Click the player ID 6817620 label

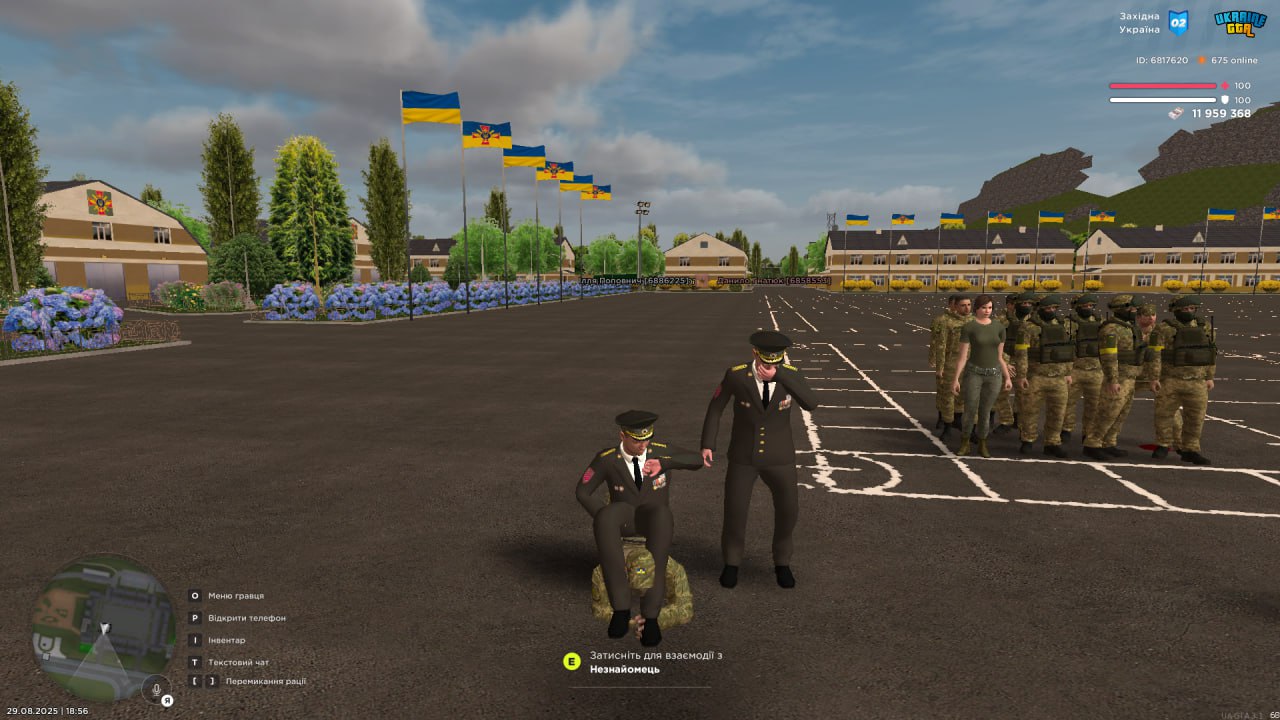tap(1163, 60)
